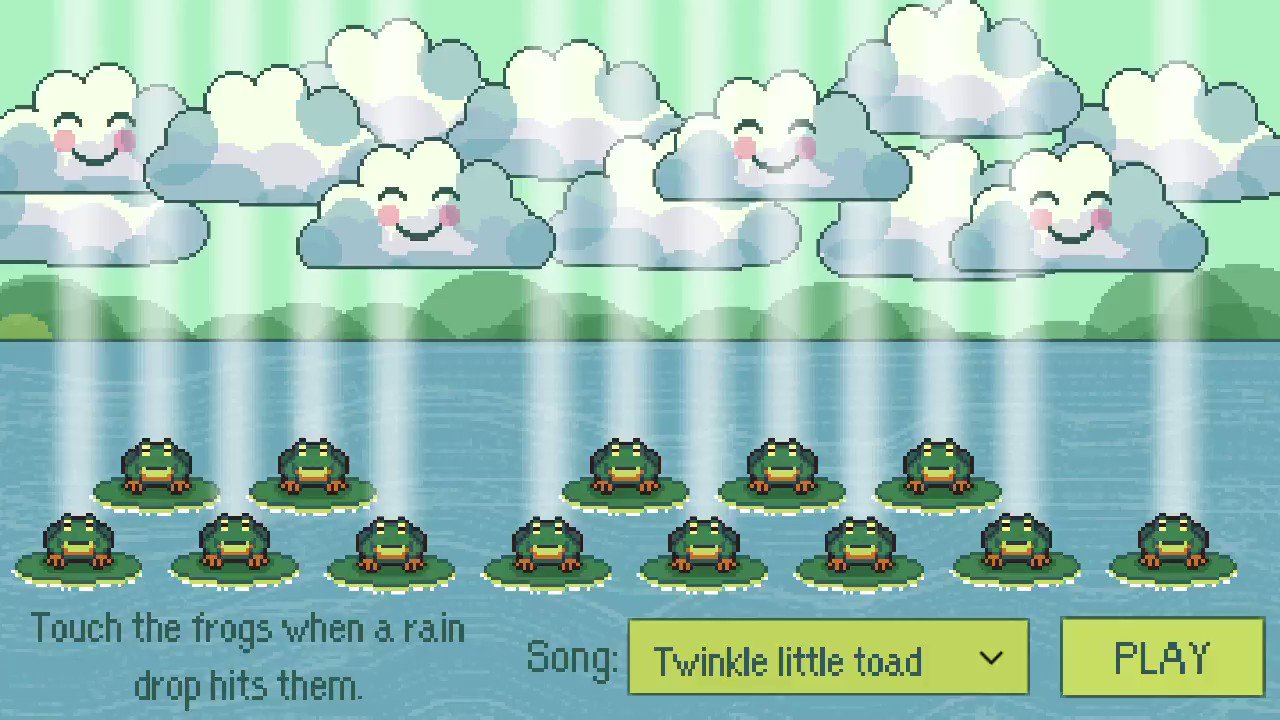The width and height of the screenshot is (1280, 720).
Task: Expand the Twinkle little toad song list
Action: pos(828,657)
